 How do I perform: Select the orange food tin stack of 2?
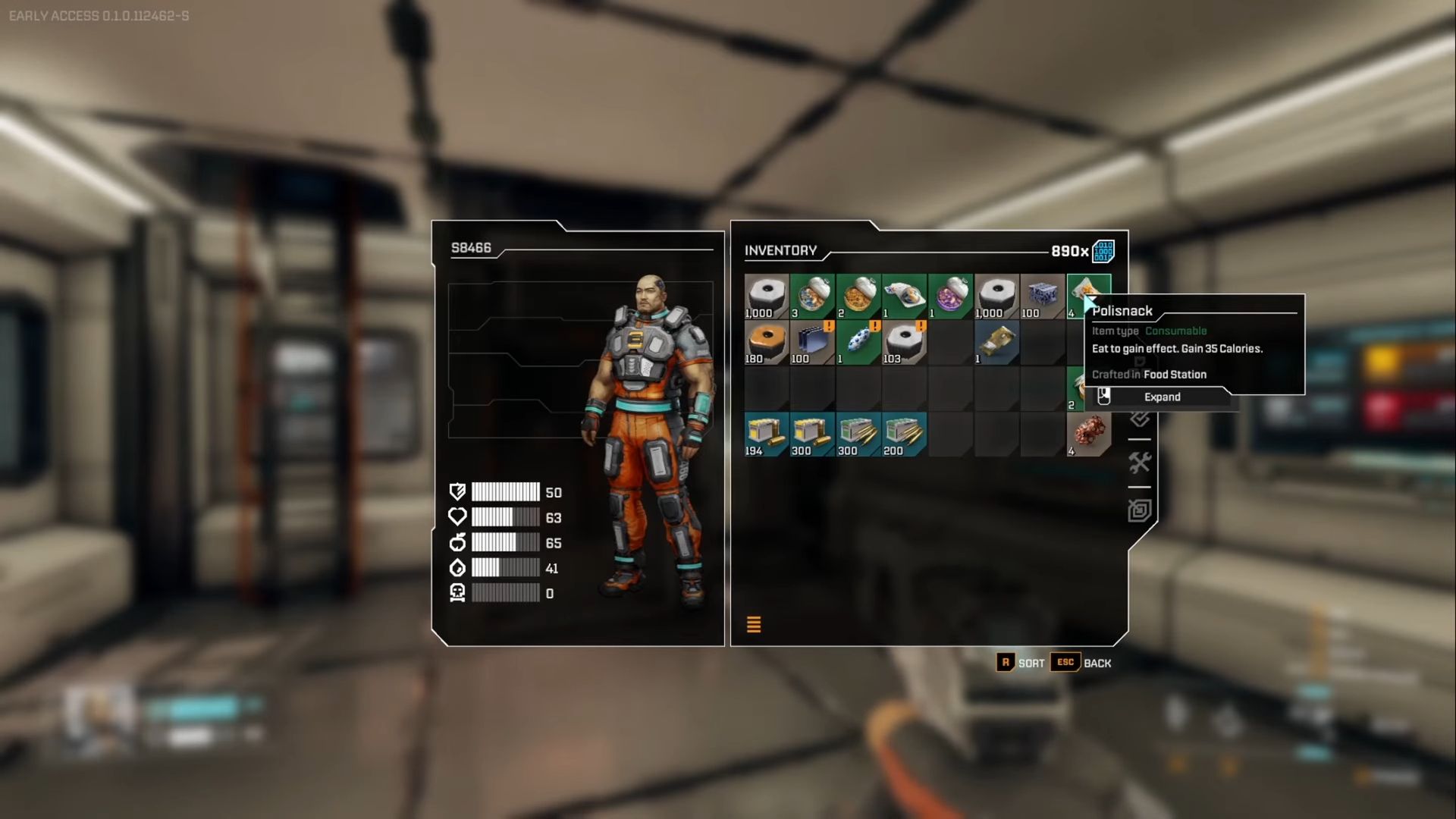click(858, 296)
